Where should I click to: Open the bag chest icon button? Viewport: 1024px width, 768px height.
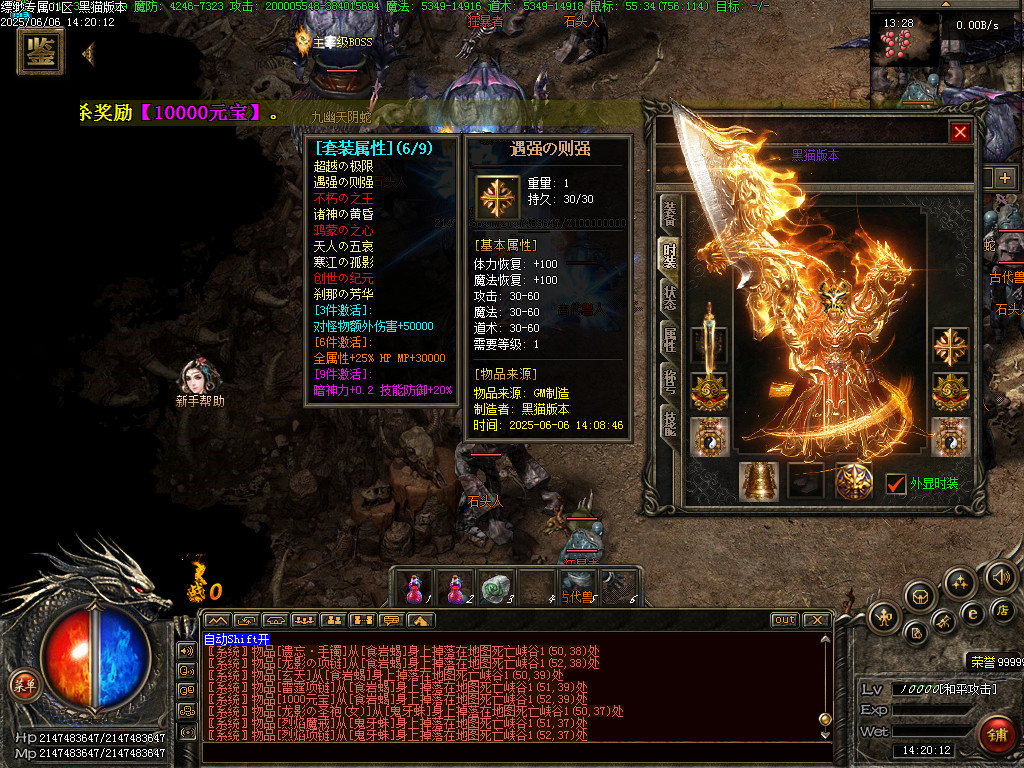click(x=920, y=596)
